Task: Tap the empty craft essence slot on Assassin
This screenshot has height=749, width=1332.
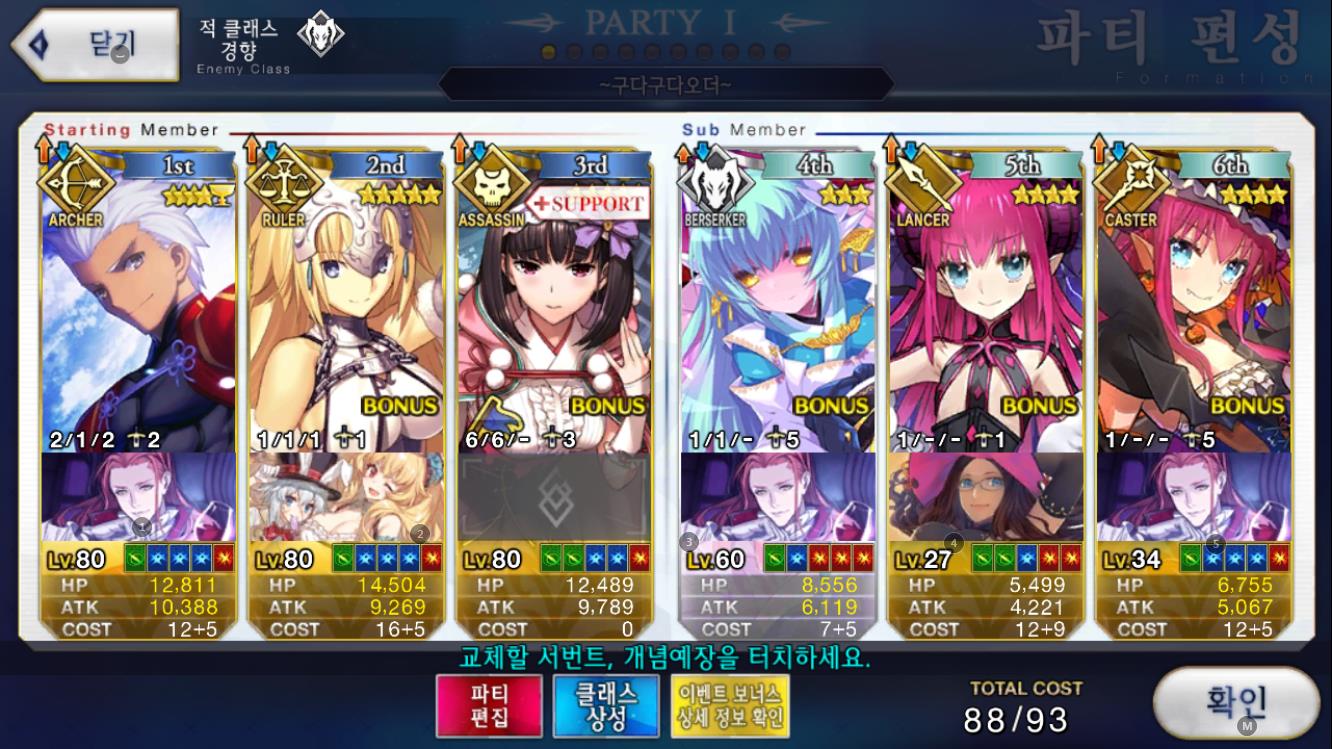Action: point(553,496)
